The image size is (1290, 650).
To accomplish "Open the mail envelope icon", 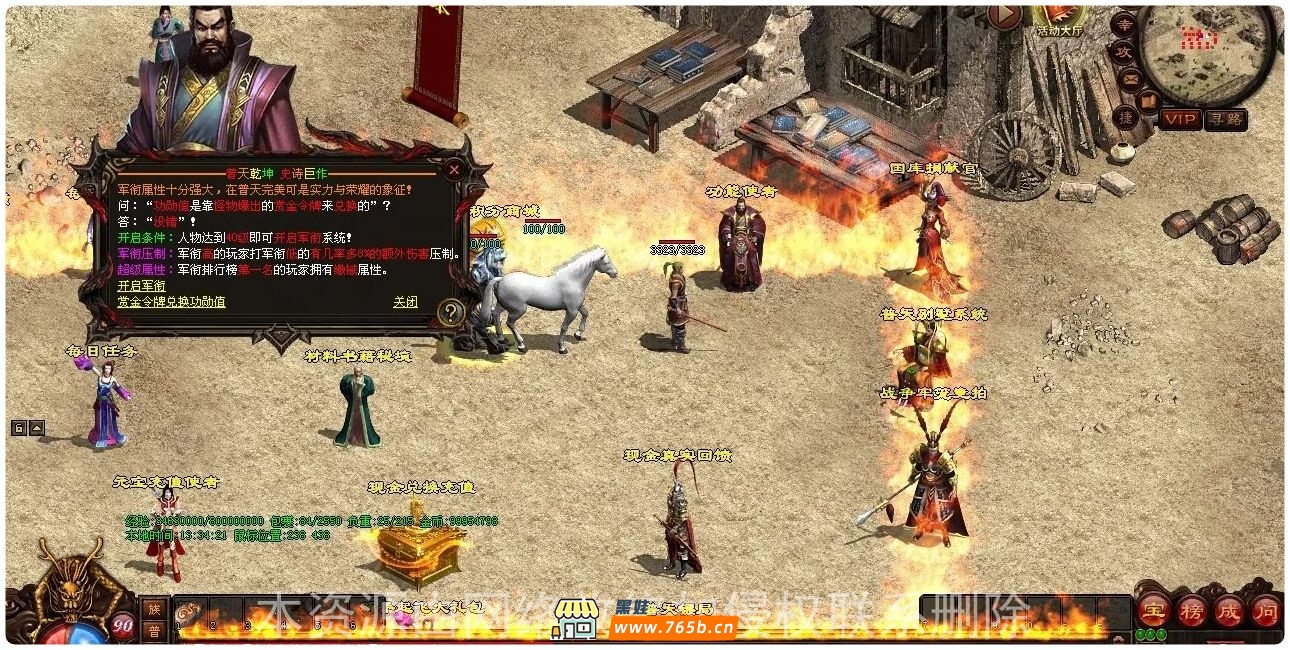I will tap(1130, 79).
